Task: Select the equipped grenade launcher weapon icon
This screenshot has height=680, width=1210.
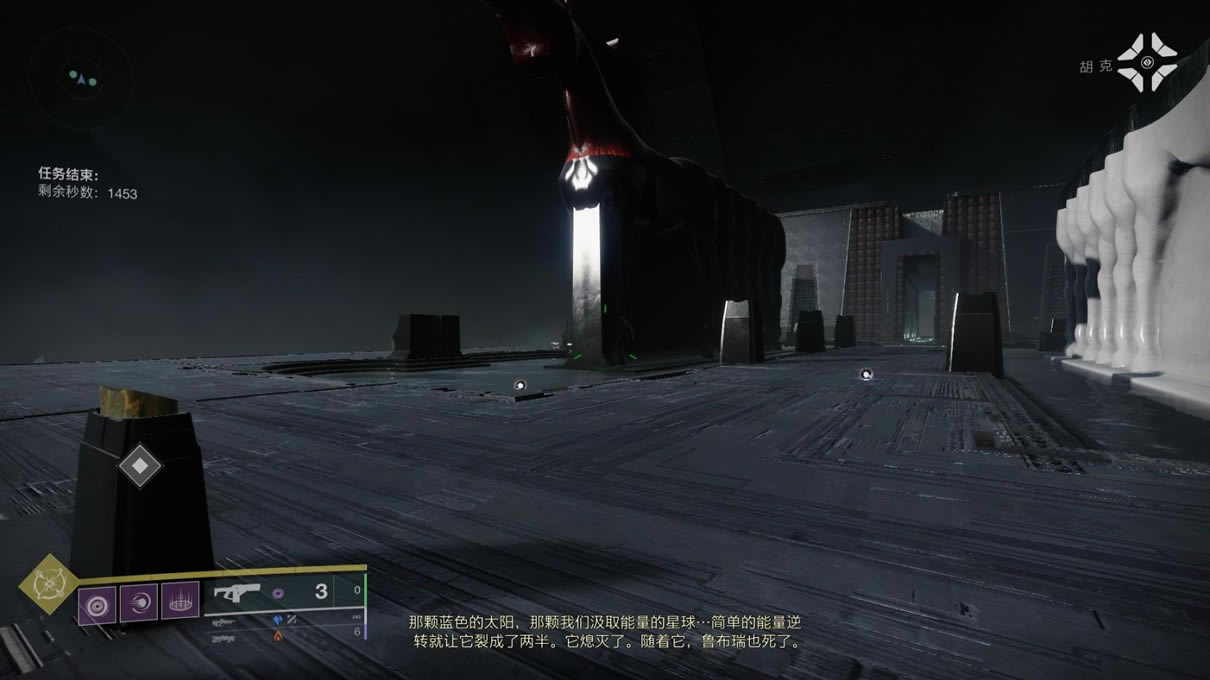Action: click(x=238, y=593)
